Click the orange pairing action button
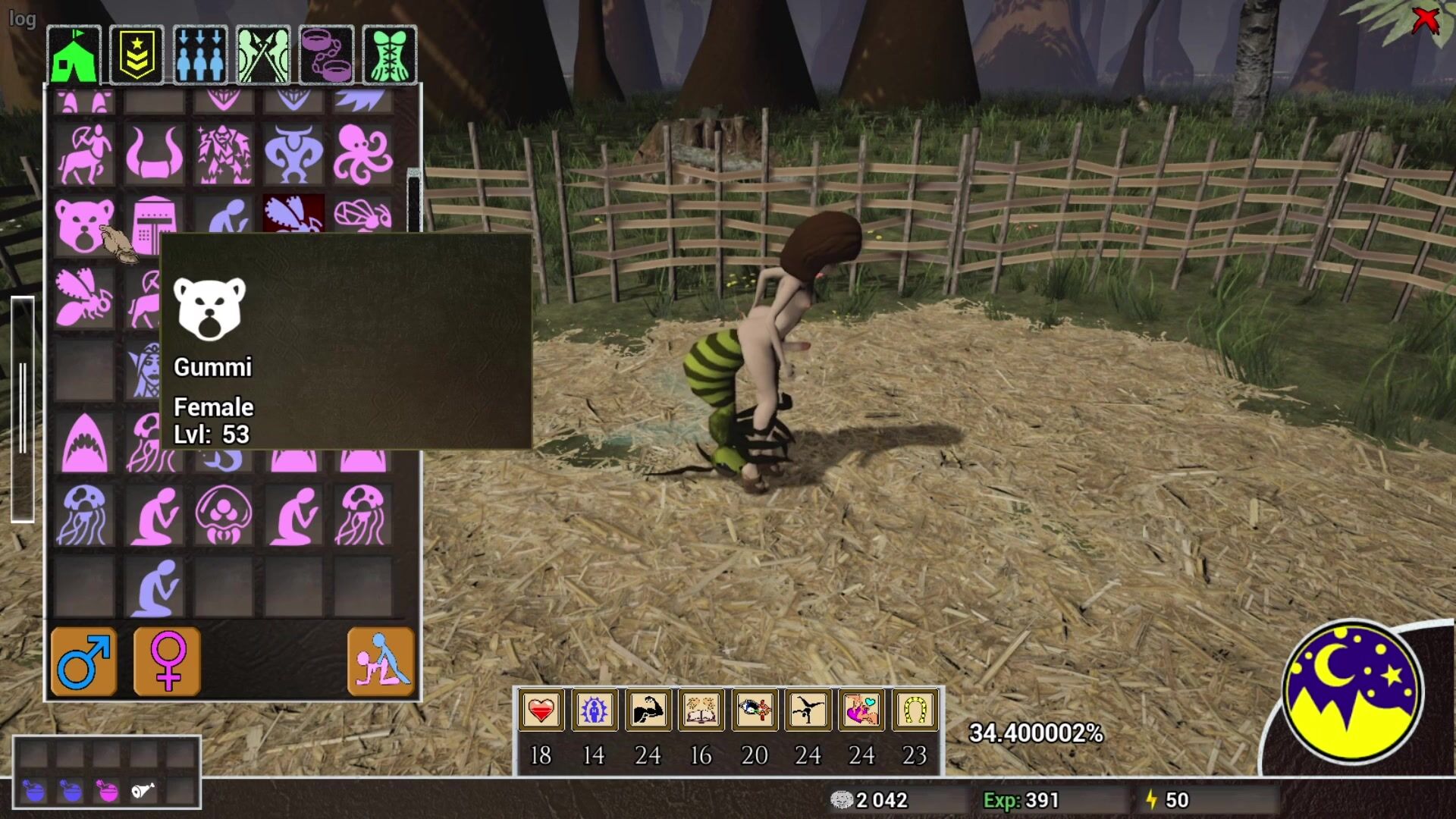Viewport: 1456px width, 819px height. tap(381, 661)
